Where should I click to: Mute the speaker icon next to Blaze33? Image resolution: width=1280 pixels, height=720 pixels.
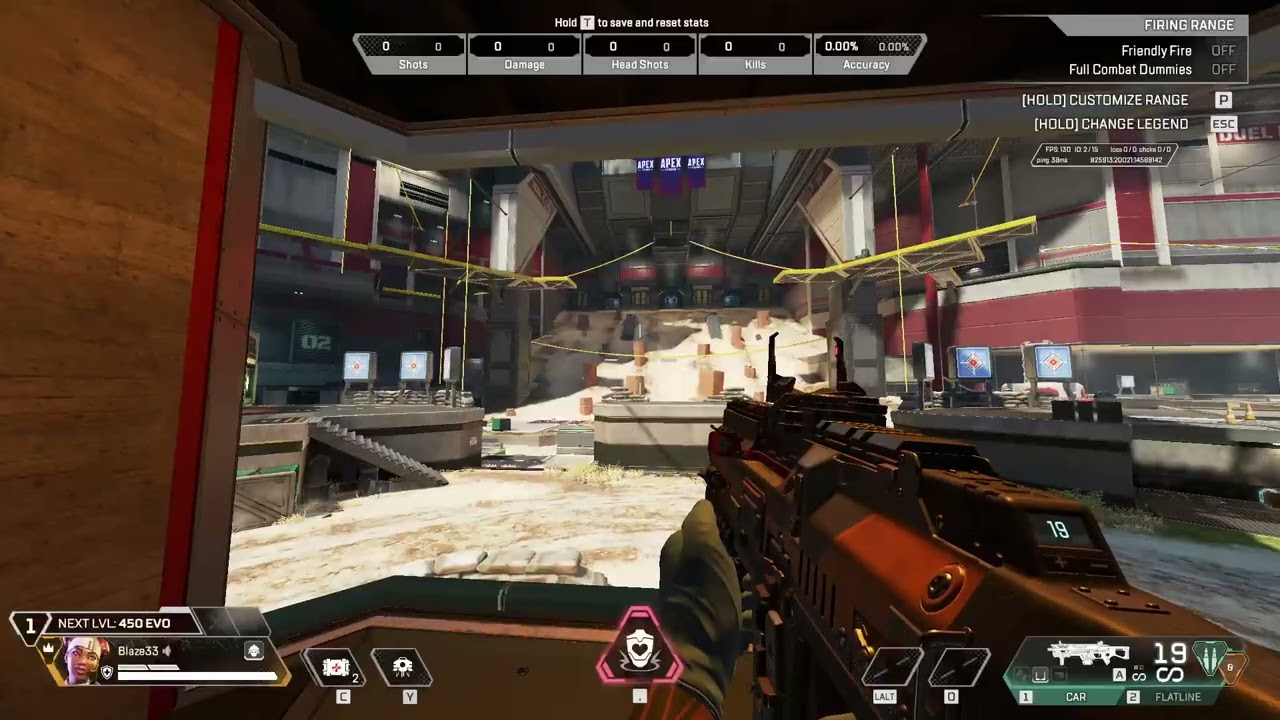(165, 650)
